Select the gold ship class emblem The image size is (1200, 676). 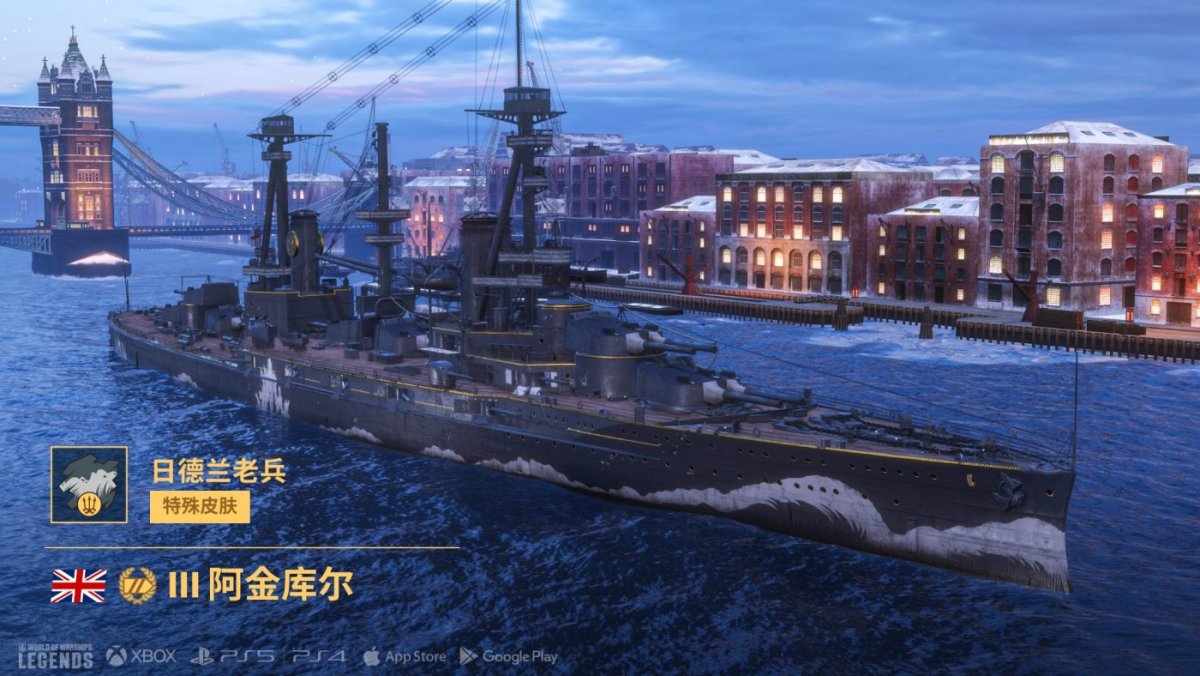(137, 586)
